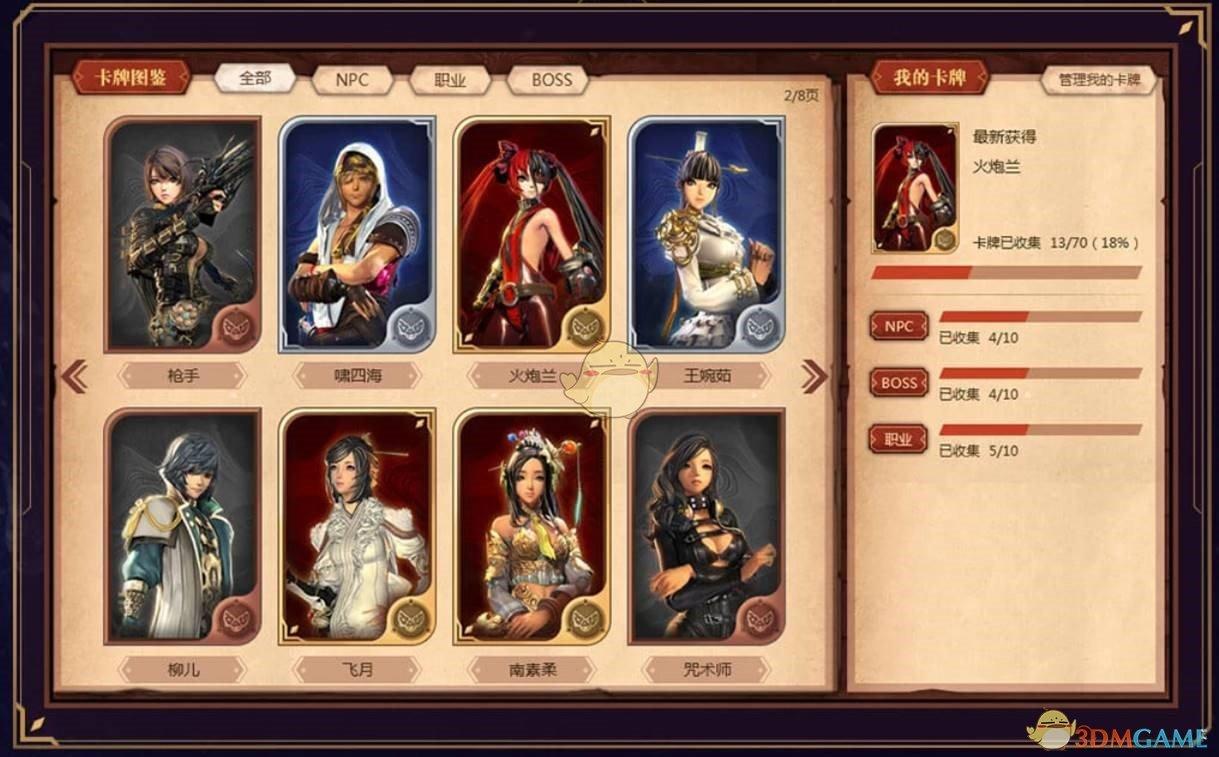Switch to the 全部 tab
The width and height of the screenshot is (1219, 757).
pyautogui.click(x=255, y=78)
